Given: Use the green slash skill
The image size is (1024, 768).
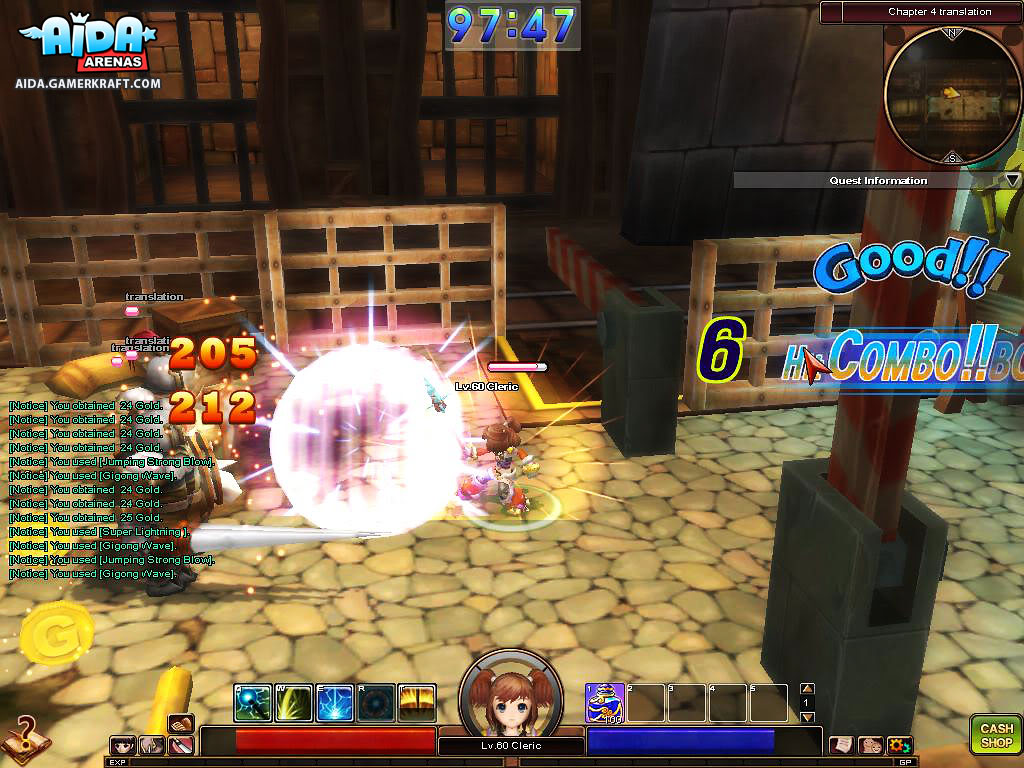Looking at the screenshot, I should click(x=294, y=703).
